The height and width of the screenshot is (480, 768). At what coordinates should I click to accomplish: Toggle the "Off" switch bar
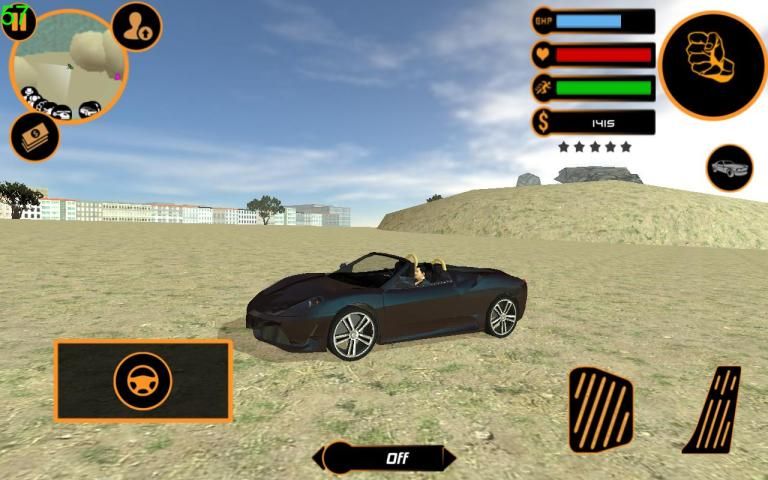pyautogui.click(x=385, y=458)
